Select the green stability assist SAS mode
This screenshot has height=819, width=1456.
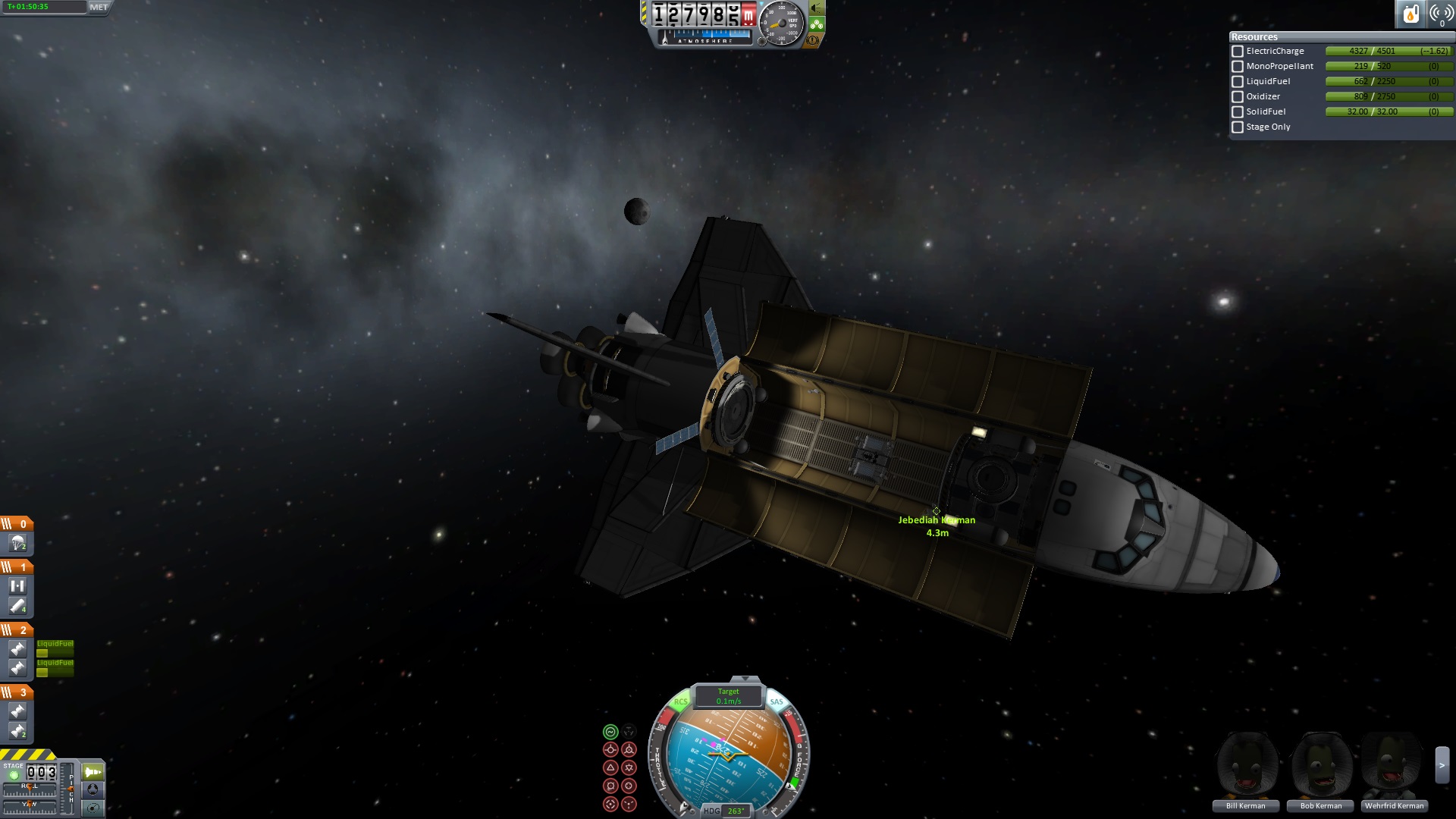tap(610, 732)
